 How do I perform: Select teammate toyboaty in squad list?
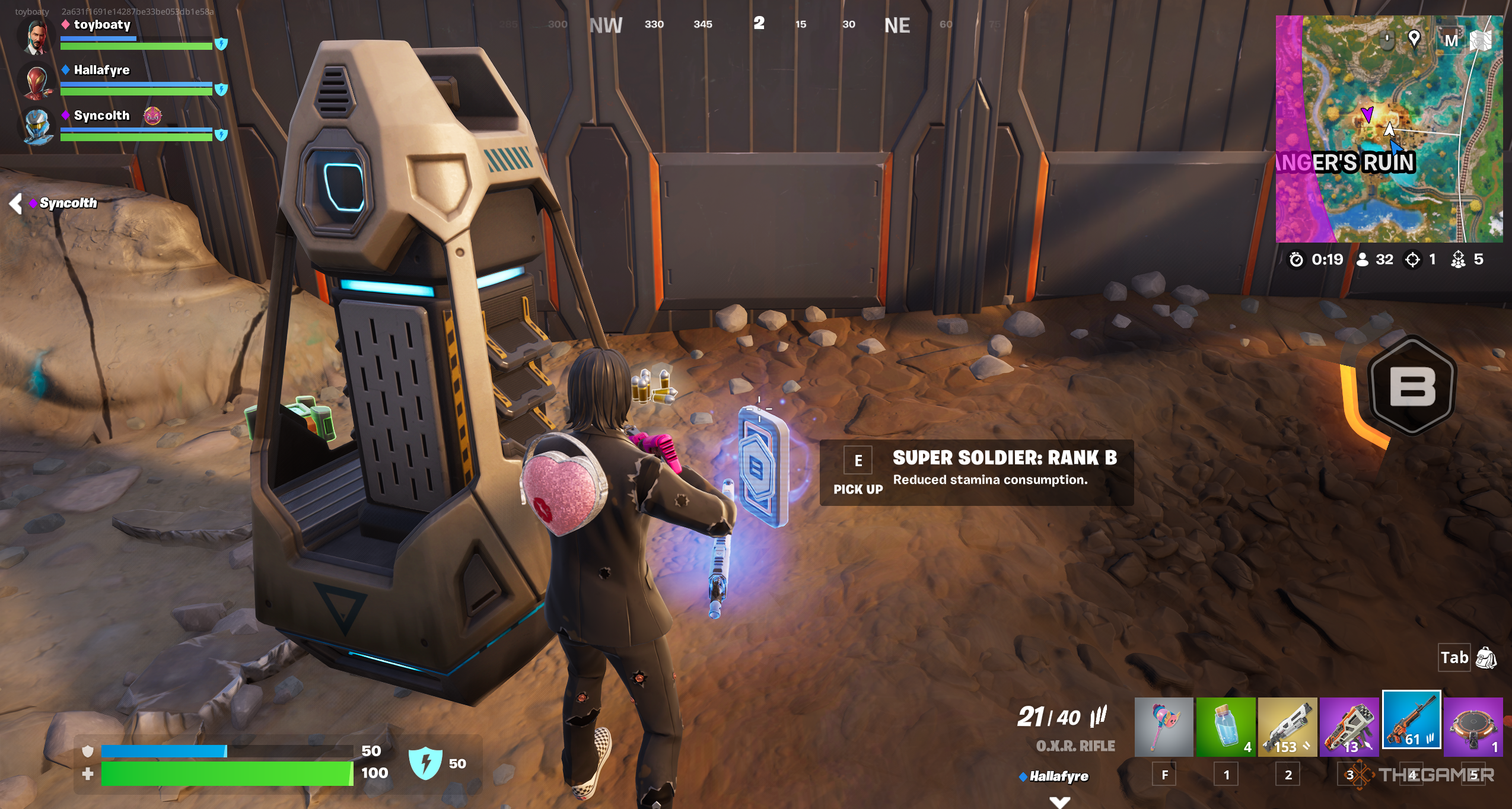(102, 25)
